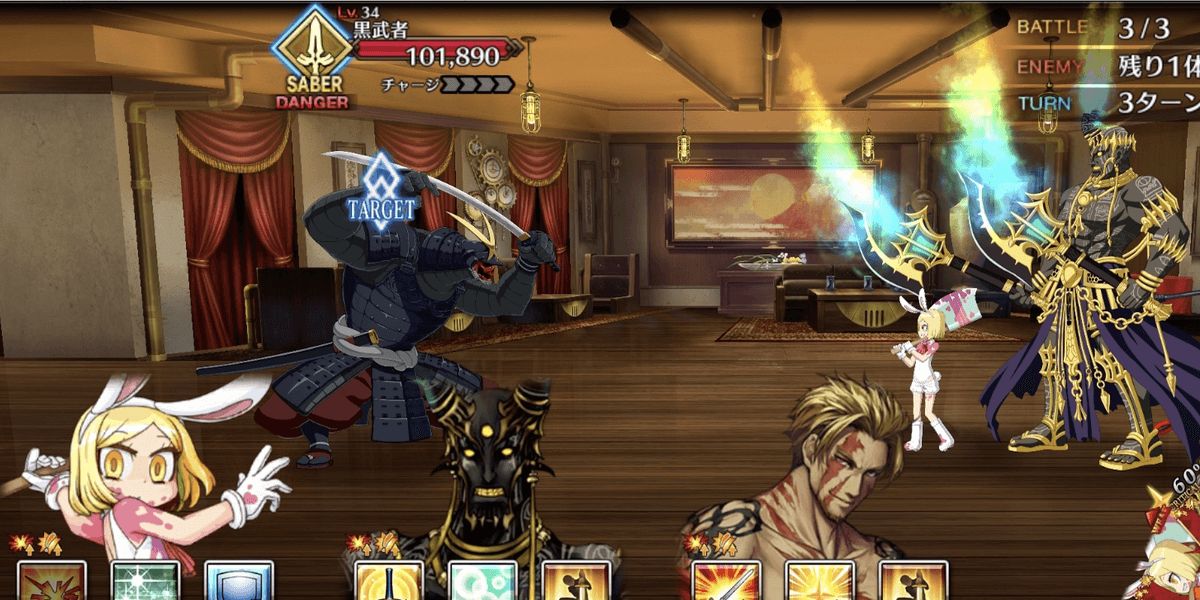The height and width of the screenshot is (600, 1200).
Task: Activate the teal bubbles skill
Action: pos(482,582)
